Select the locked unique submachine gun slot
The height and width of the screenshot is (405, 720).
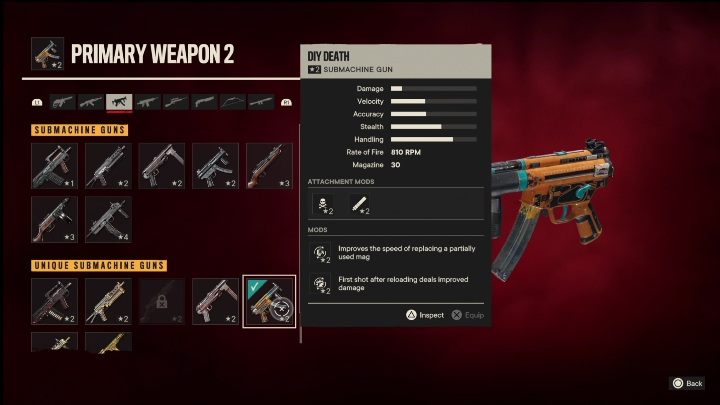[x=162, y=302]
